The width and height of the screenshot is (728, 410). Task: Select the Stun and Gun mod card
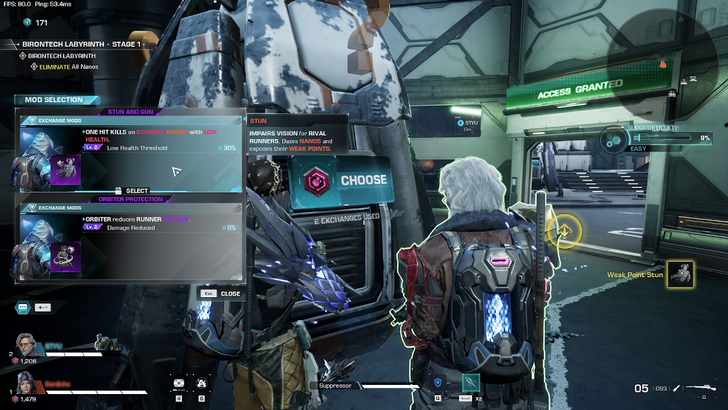(x=130, y=150)
